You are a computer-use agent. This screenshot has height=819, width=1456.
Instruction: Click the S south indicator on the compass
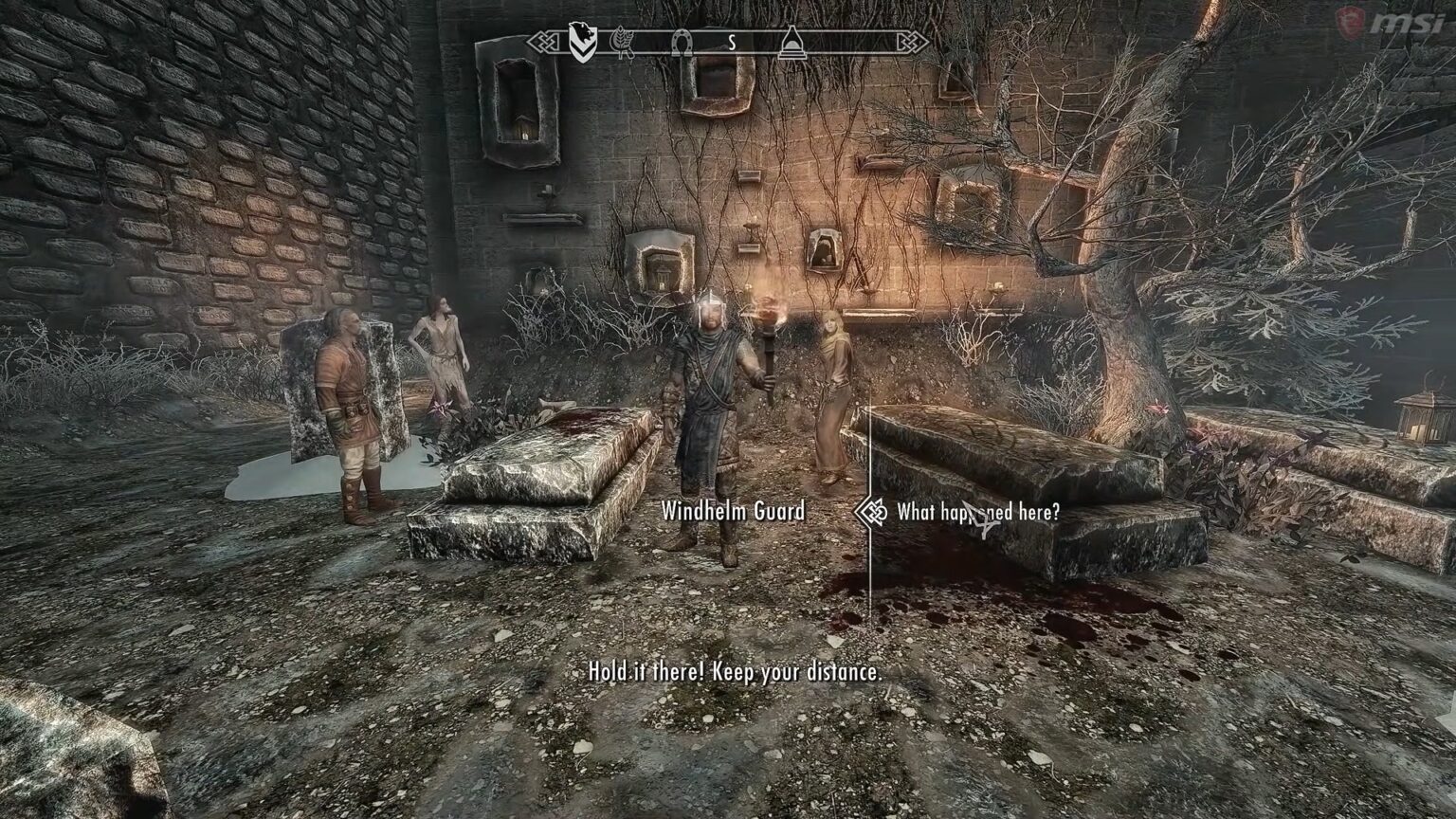tap(730, 42)
